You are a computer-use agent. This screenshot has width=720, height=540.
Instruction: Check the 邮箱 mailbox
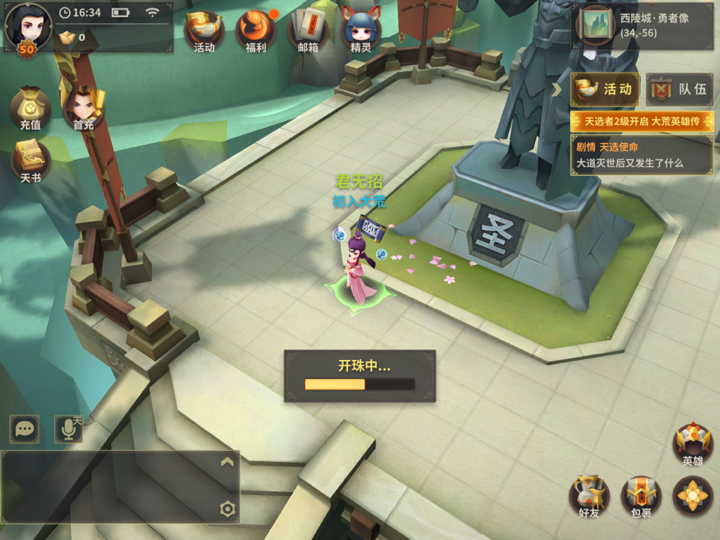tap(308, 31)
